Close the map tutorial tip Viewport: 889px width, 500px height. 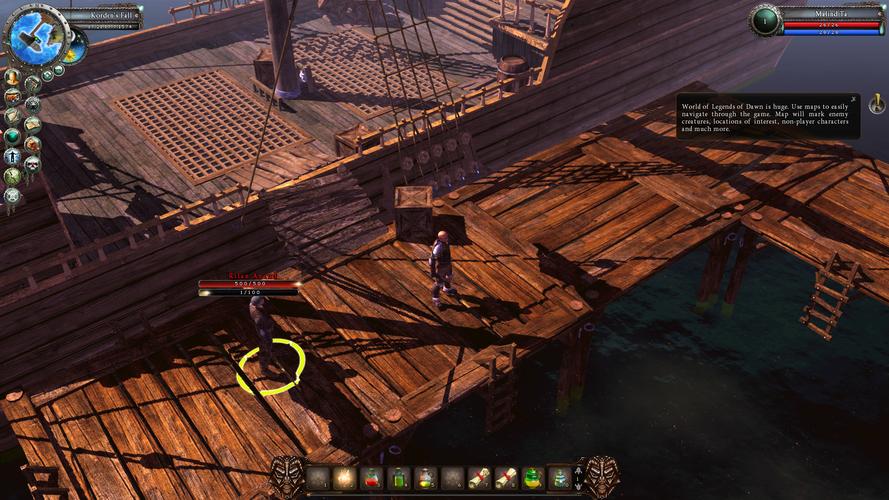click(x=853, y=99)
